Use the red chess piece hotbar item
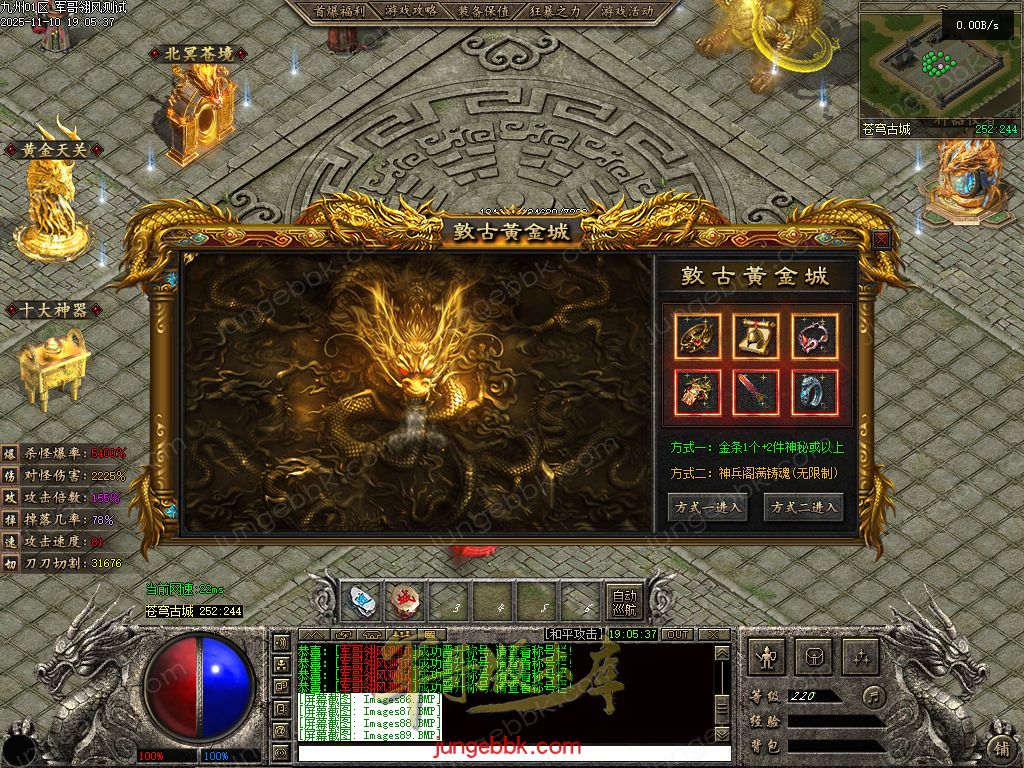The width and height of the screenshot is (1024, 768). 405,601
